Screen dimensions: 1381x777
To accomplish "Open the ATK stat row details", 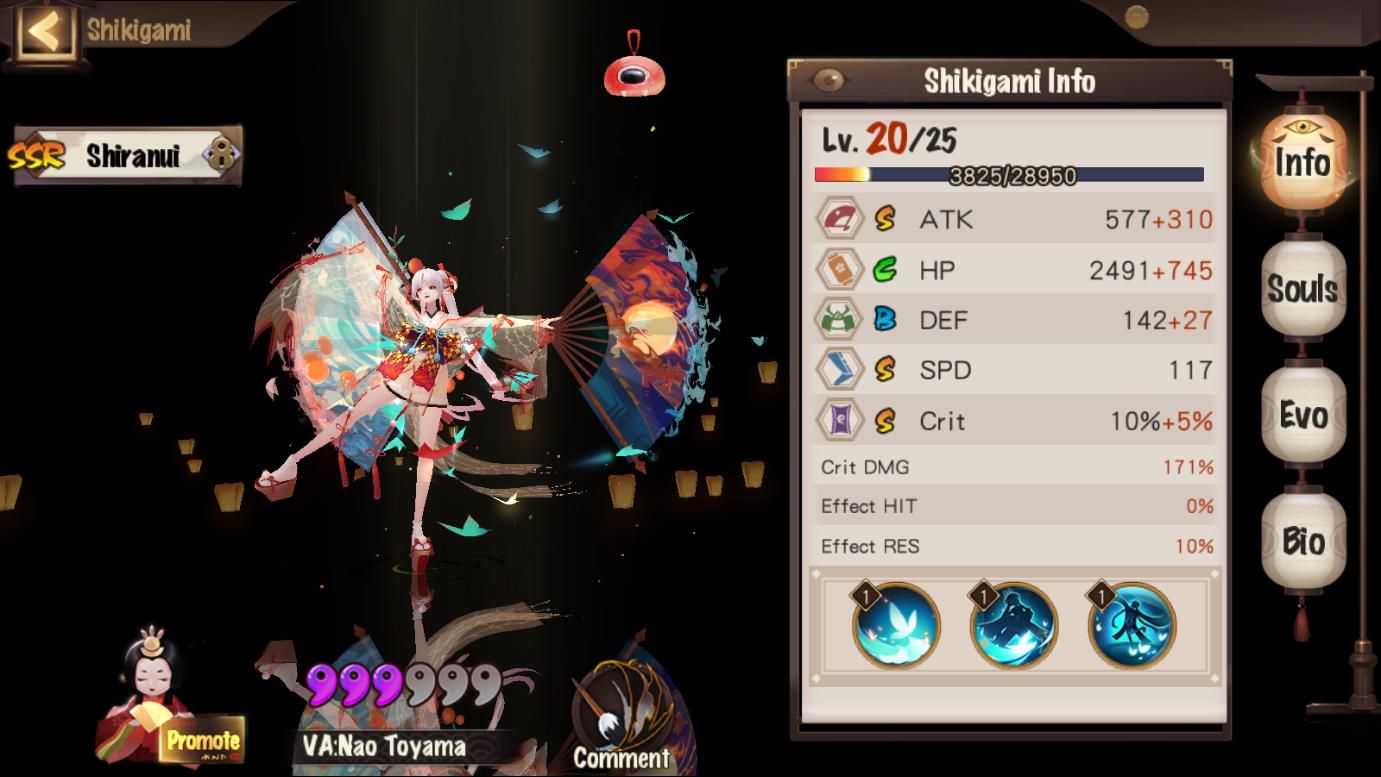I will [x=1014, y=220].
